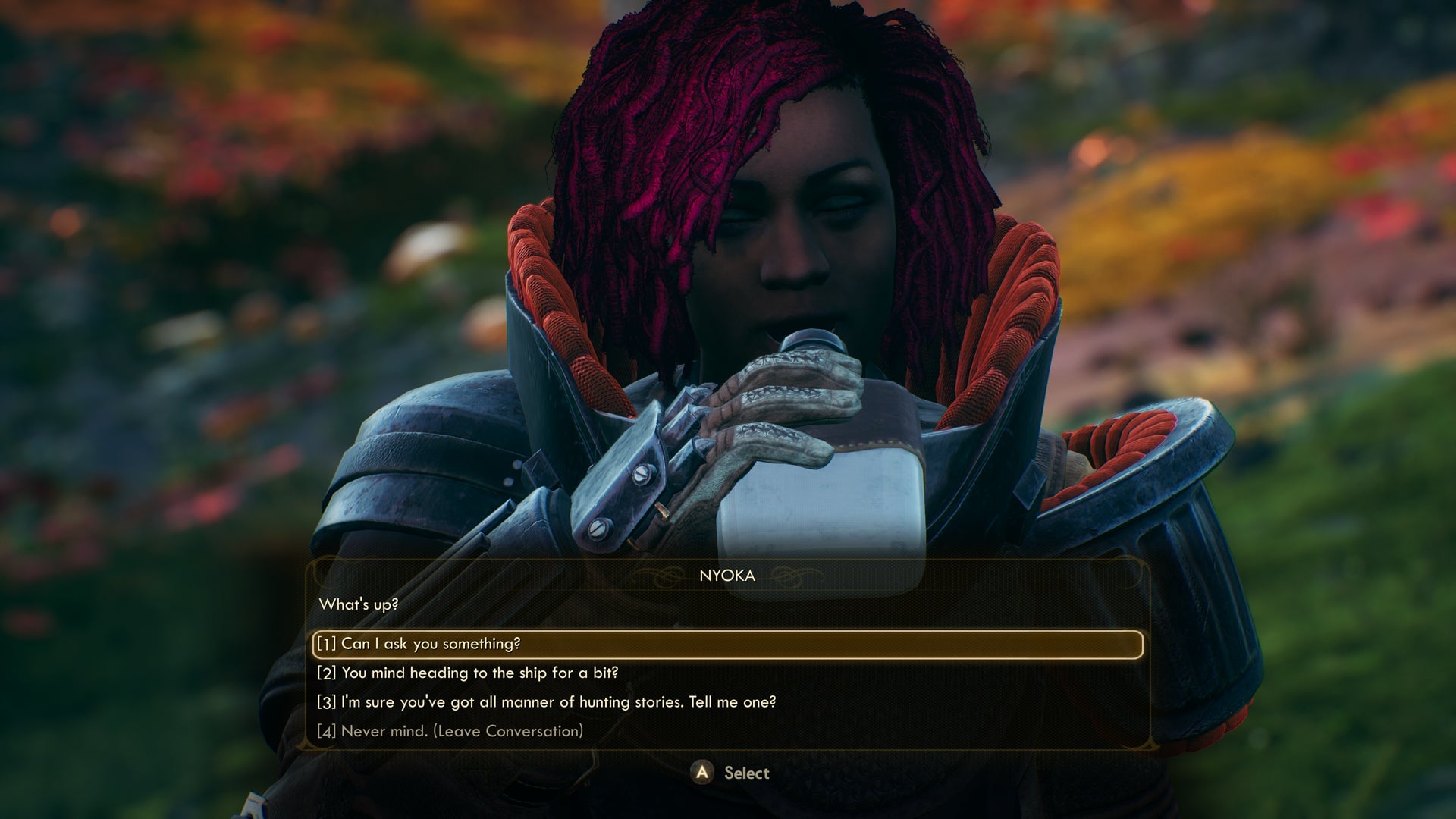Click the NYOKA nameplate

(x=726, y=576)
